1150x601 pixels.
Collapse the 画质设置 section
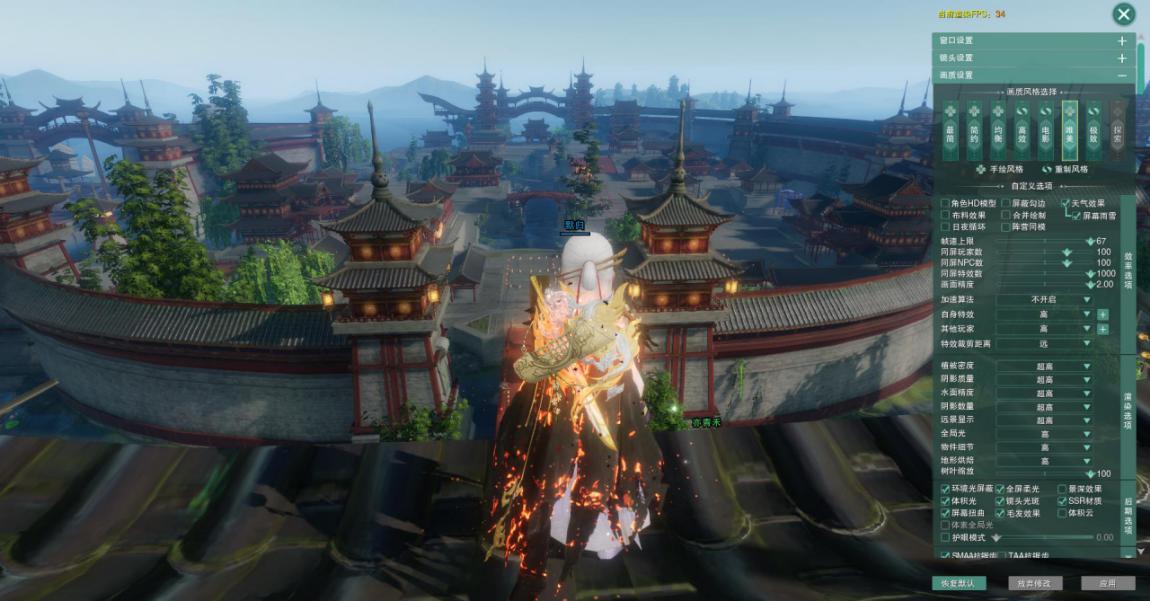[x=1122, y=75]
